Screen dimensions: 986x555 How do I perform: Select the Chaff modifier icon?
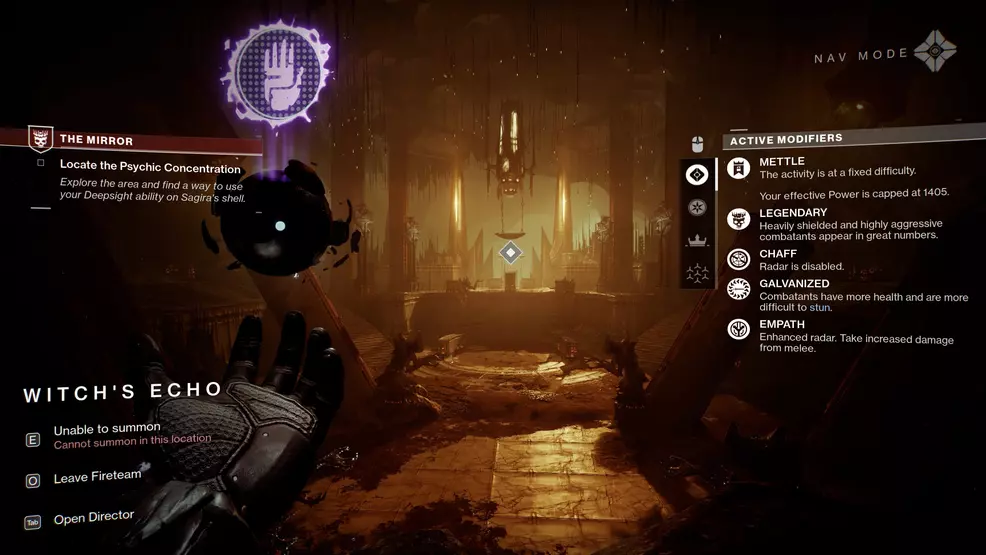click(x=739, y=260)
